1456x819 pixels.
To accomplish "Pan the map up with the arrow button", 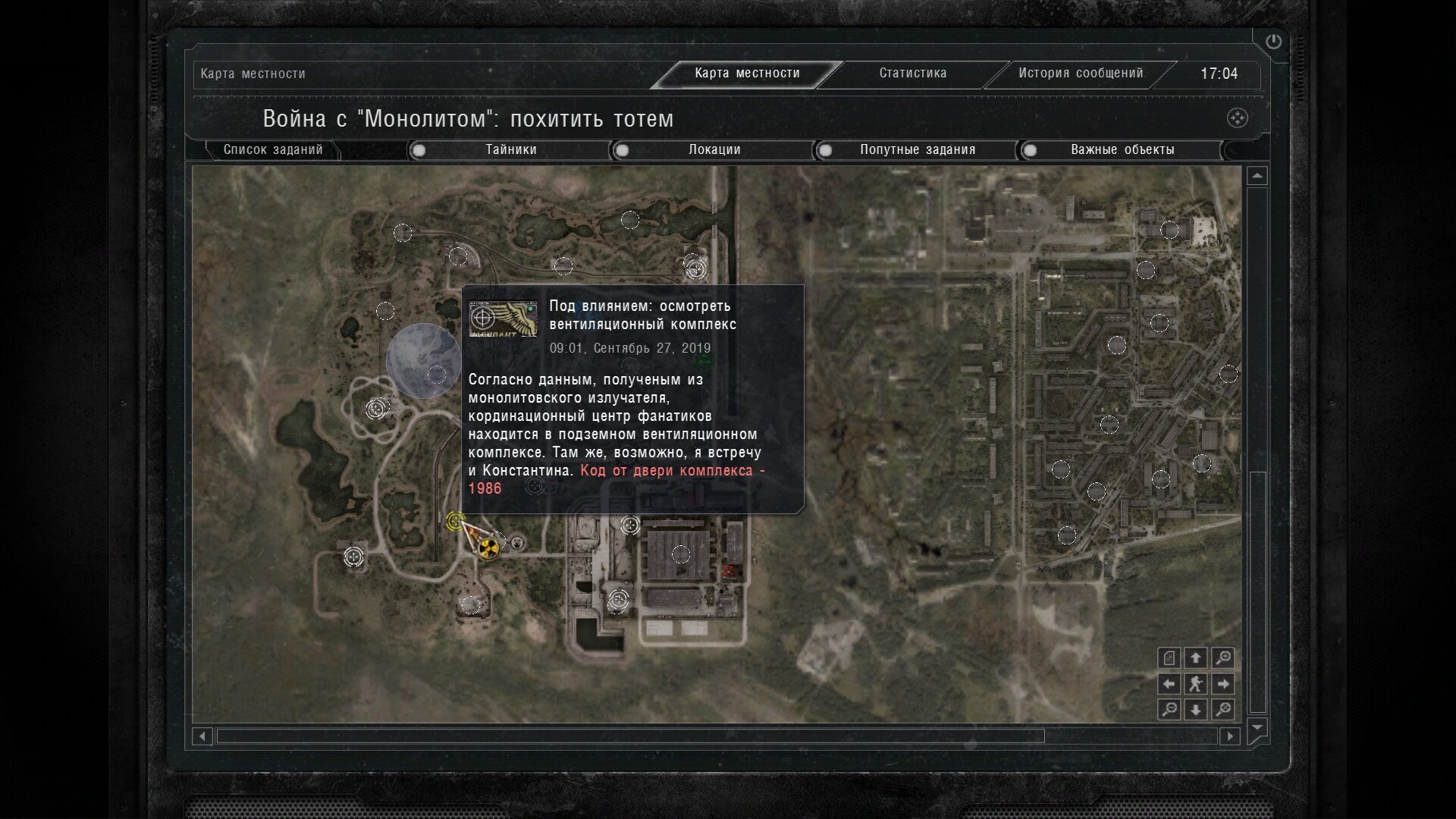I will click(1196, 658).
